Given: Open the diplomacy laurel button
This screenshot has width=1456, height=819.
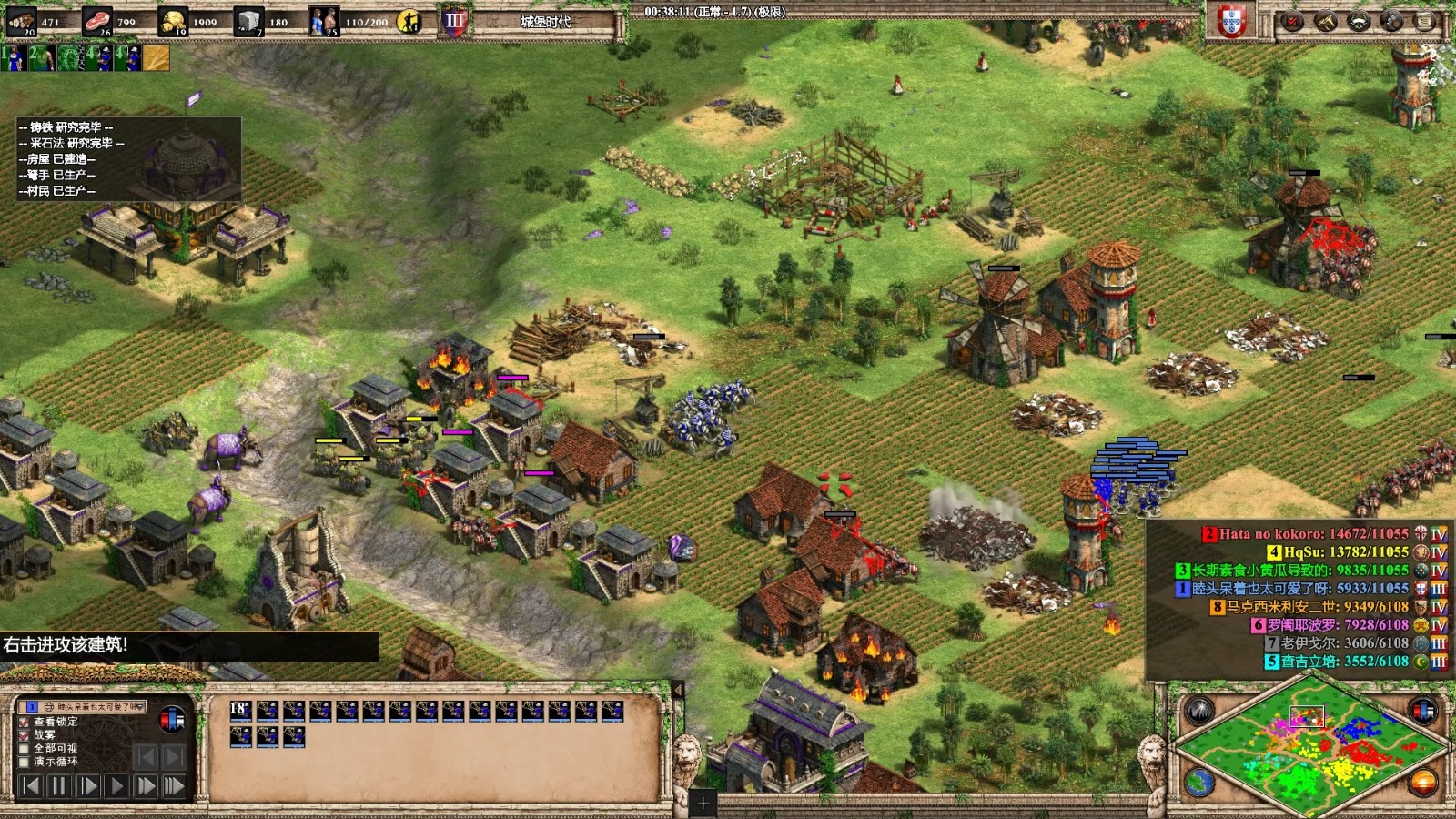Looking at the screenshot, I should pyautogui.click(x=1358, y=22).
